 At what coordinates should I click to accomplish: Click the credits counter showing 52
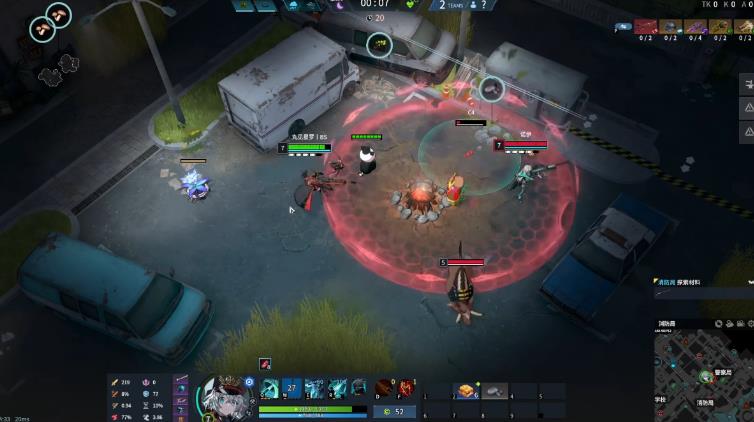pyautogui.click(x=394, y=411)
